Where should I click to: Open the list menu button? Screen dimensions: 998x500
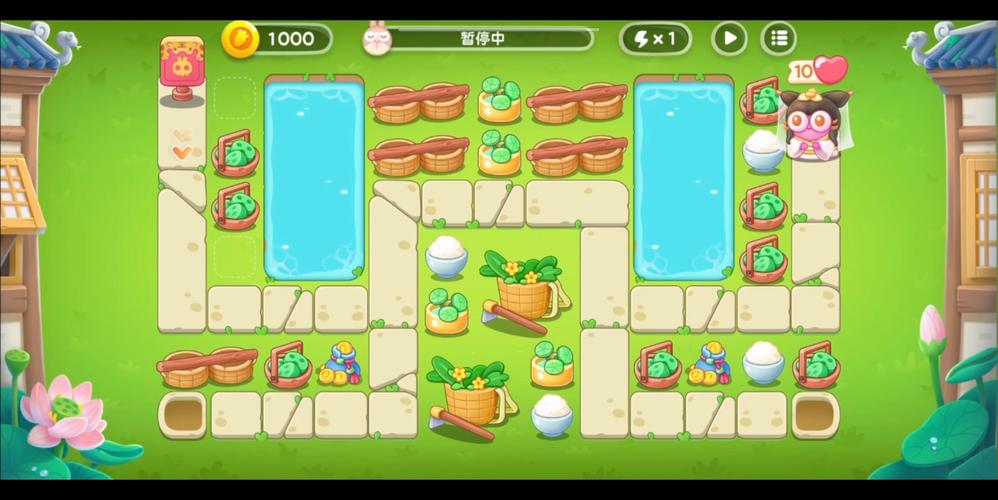779,39
